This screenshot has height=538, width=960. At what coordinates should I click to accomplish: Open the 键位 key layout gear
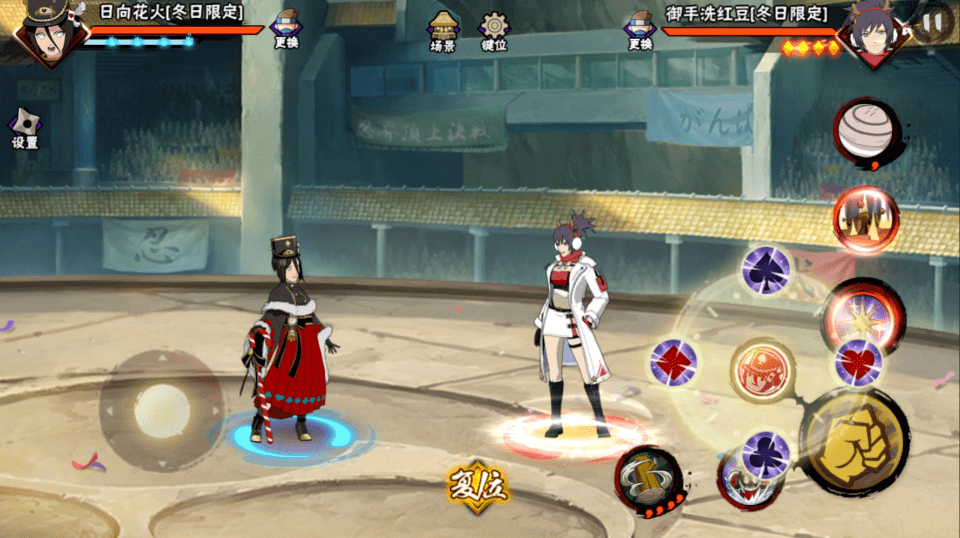tap(493, 32)
